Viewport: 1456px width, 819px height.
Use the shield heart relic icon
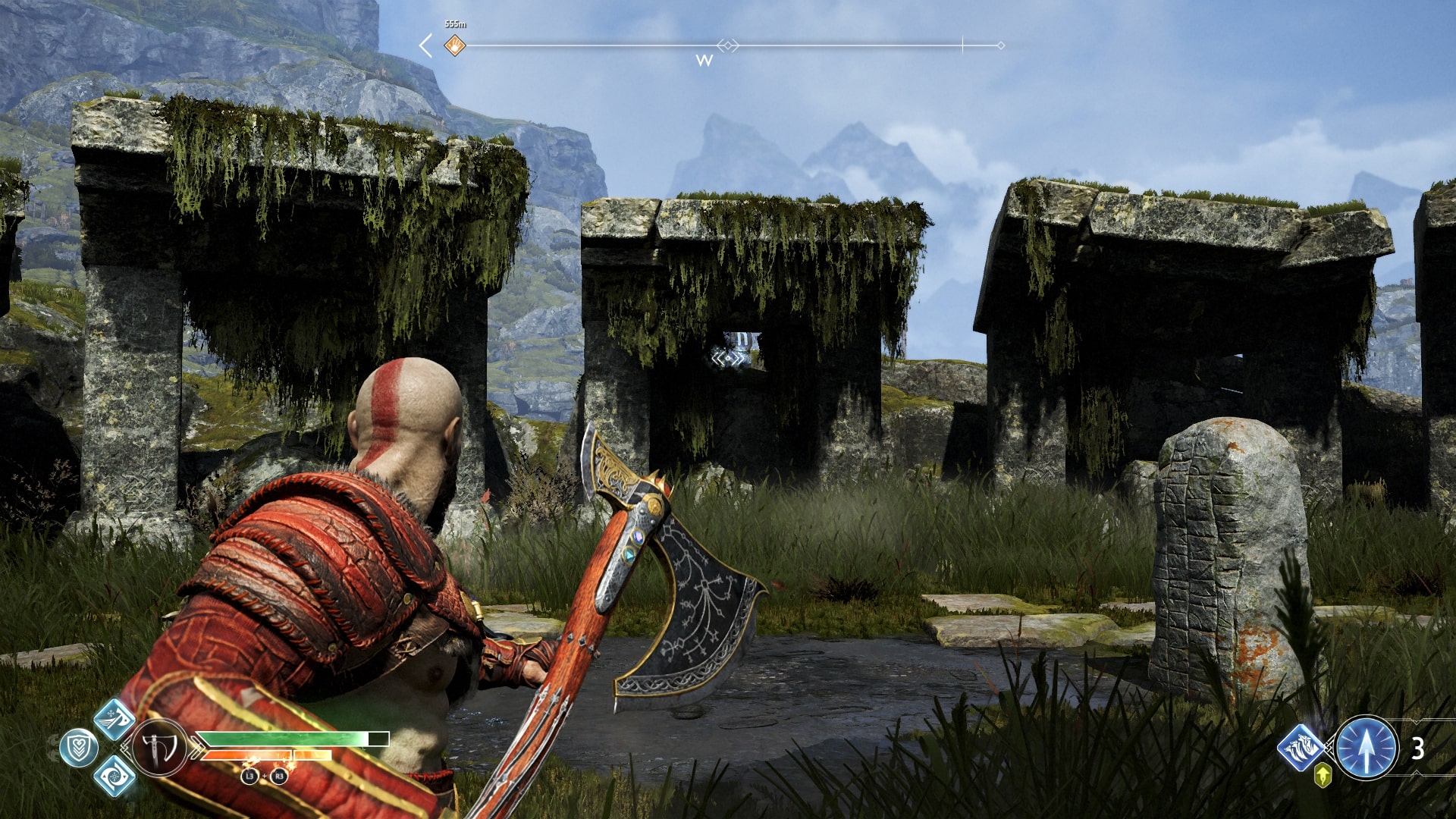tap(78, 748)
